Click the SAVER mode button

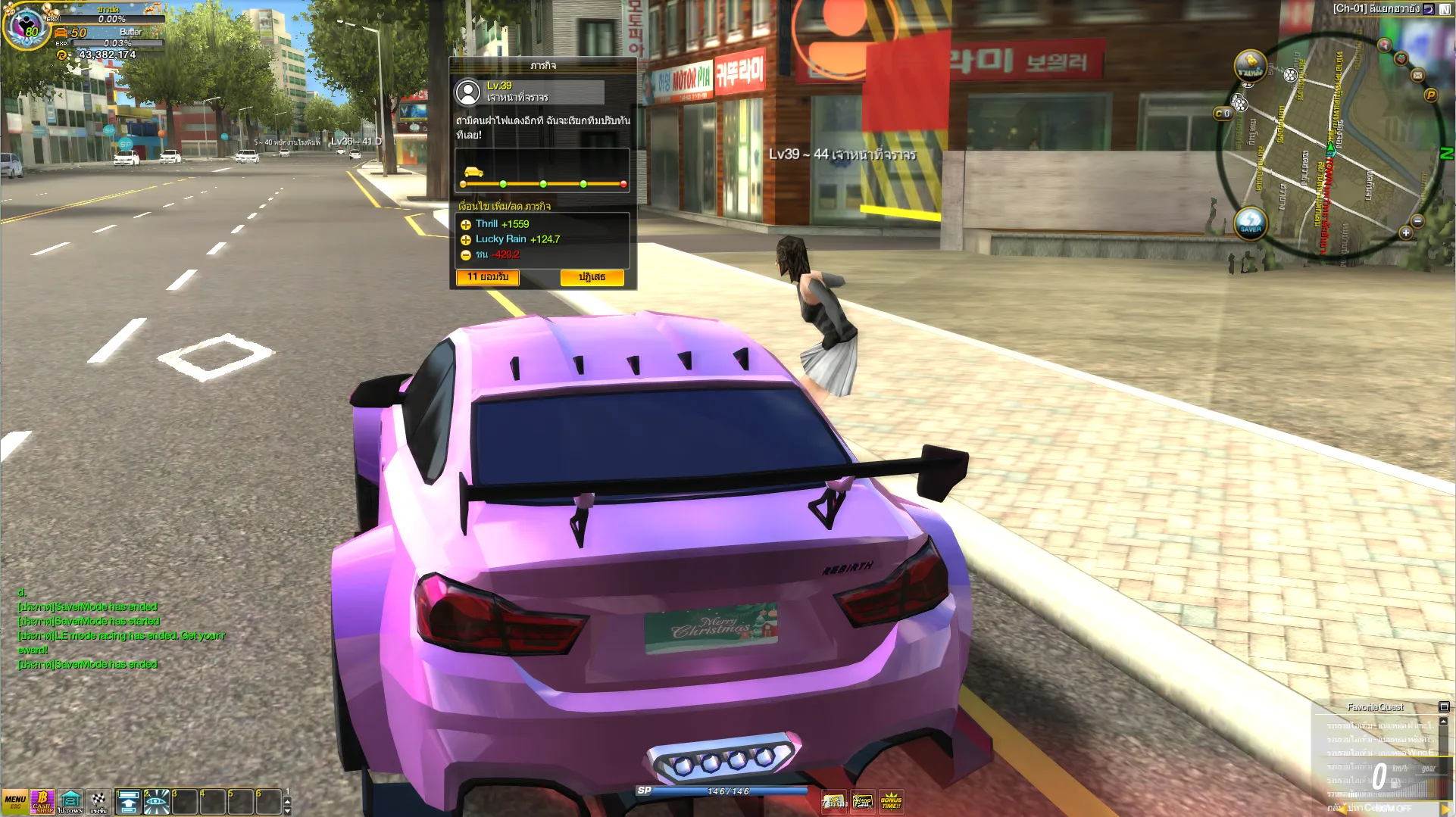pos(1251,223)
